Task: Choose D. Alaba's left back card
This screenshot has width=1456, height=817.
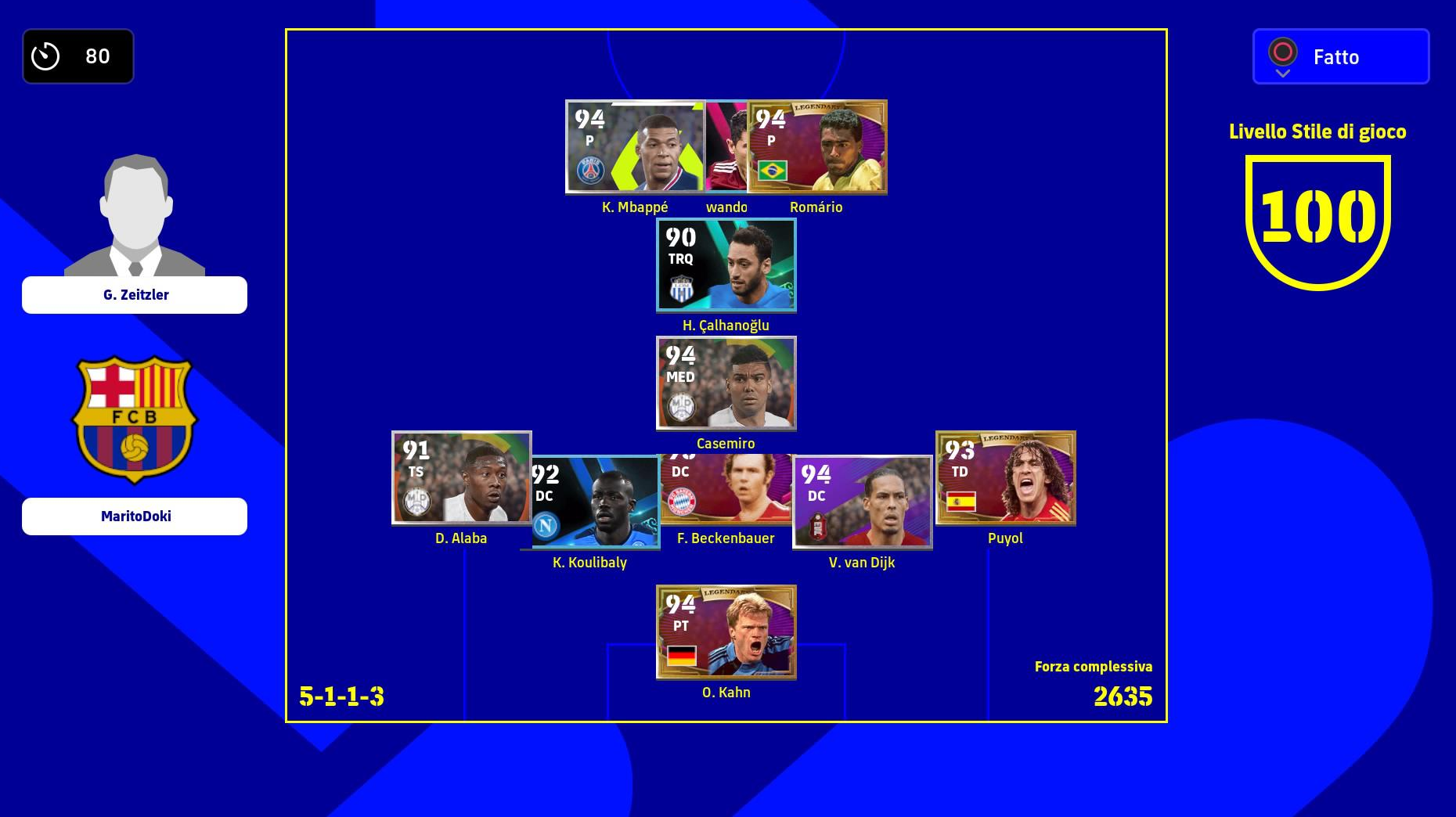Action: tap(461, 477)
